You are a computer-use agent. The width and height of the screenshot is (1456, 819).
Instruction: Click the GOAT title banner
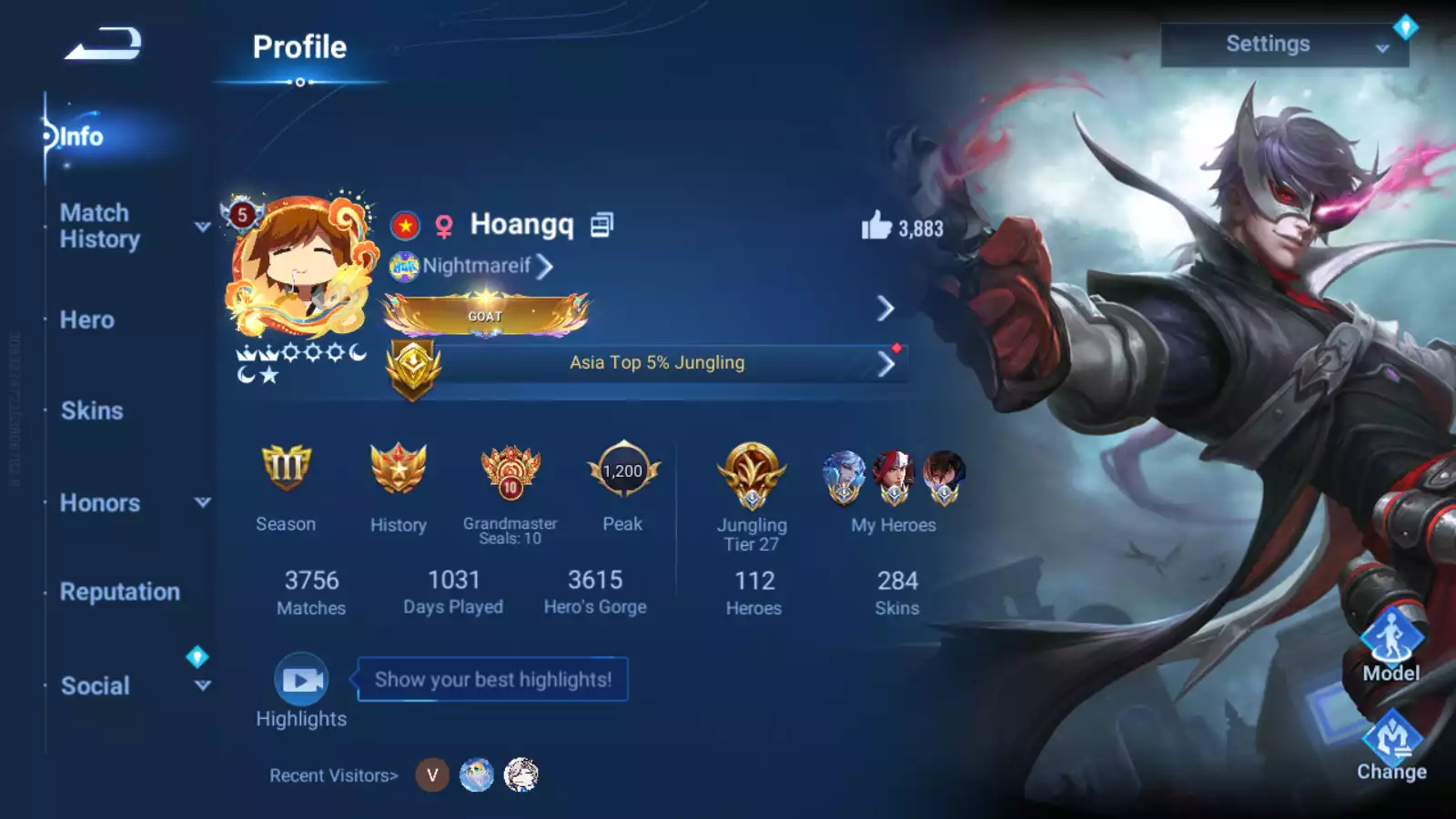[485, 316]
